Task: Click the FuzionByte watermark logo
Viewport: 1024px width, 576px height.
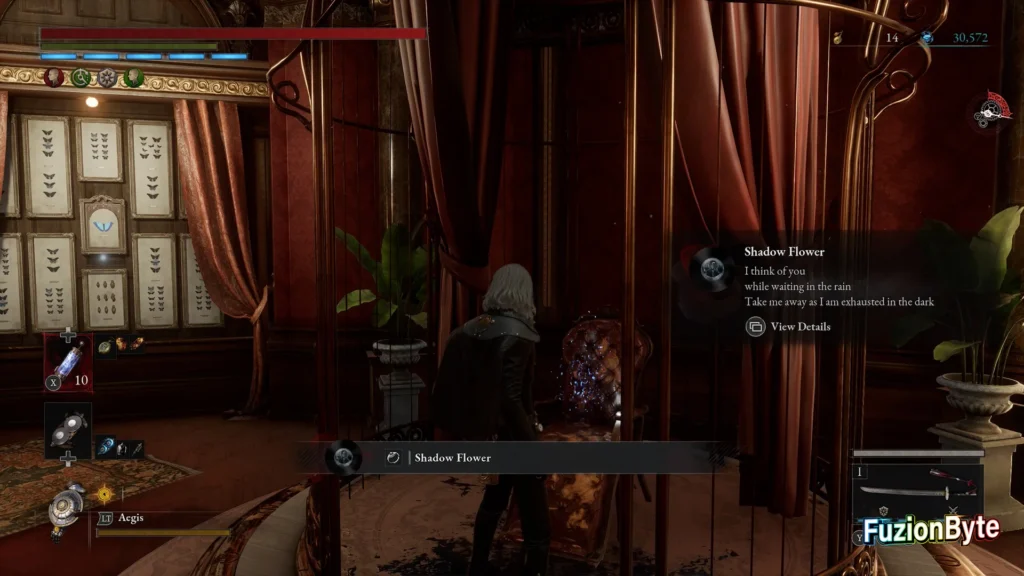Action: point(931,530)
